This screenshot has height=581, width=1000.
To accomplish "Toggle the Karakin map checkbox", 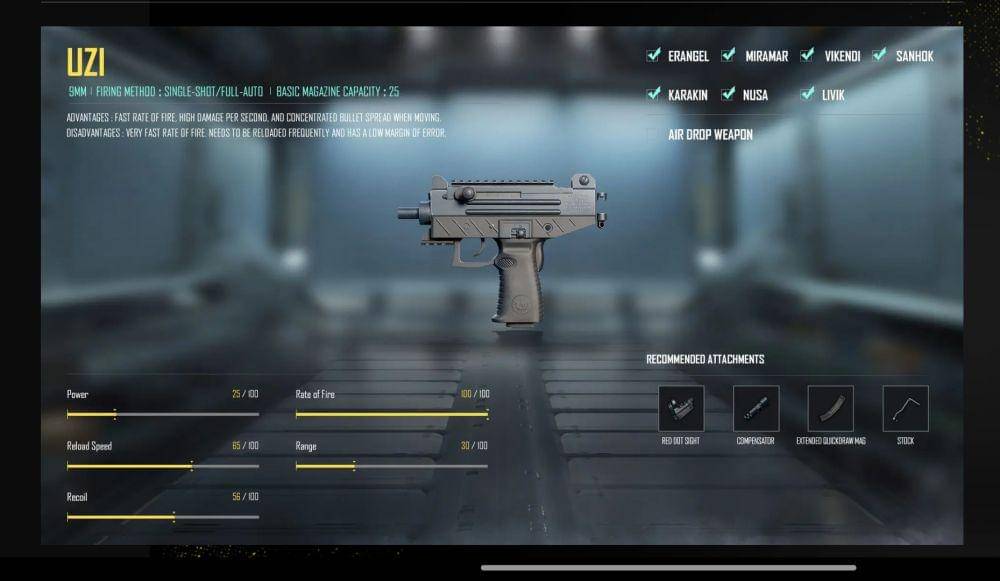I will click(x=654, y=94).
